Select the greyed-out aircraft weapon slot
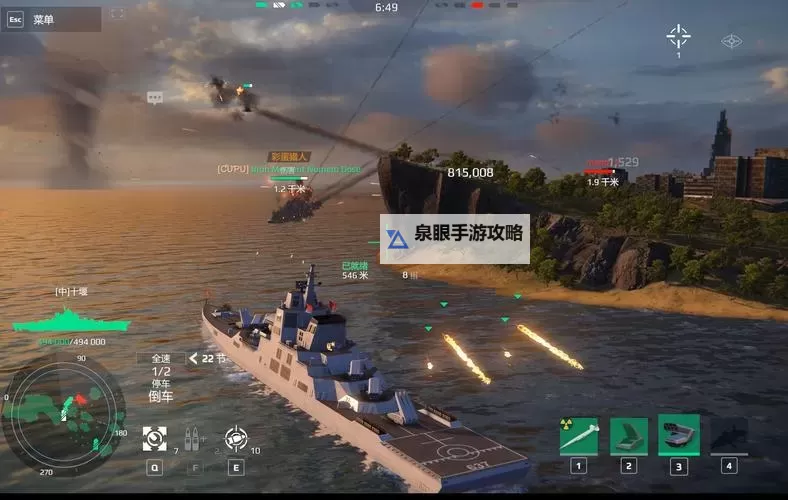This screenshot has width=788, height=500. [729, 437]
